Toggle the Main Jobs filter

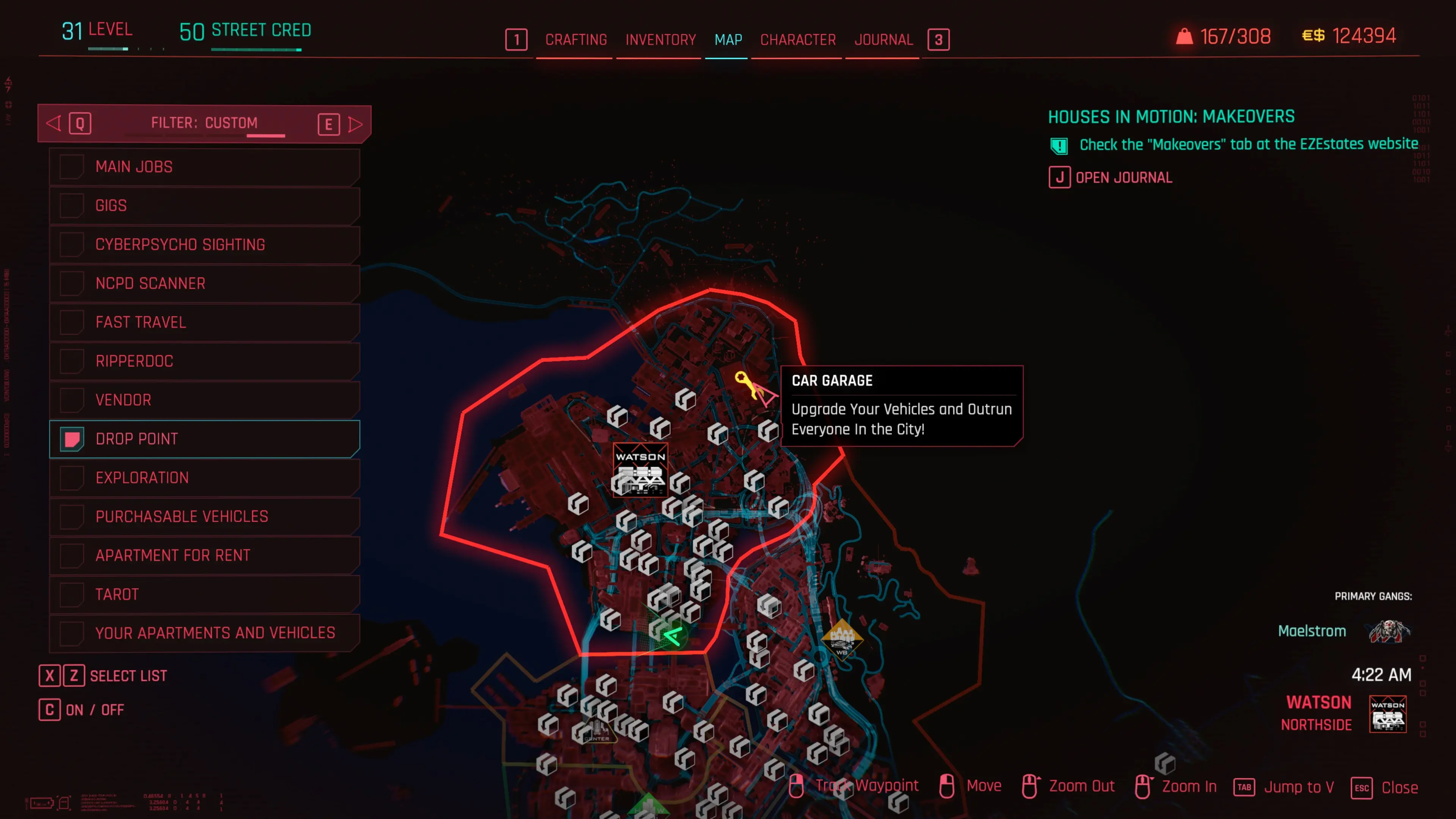pyautogui.click(x=72, y=167)
